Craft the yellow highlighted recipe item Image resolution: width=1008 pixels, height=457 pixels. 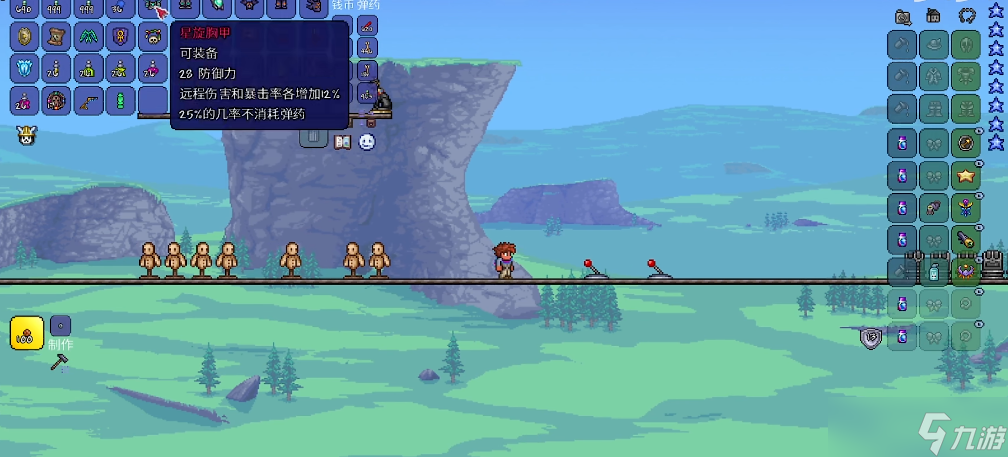[x=26, y=332]
